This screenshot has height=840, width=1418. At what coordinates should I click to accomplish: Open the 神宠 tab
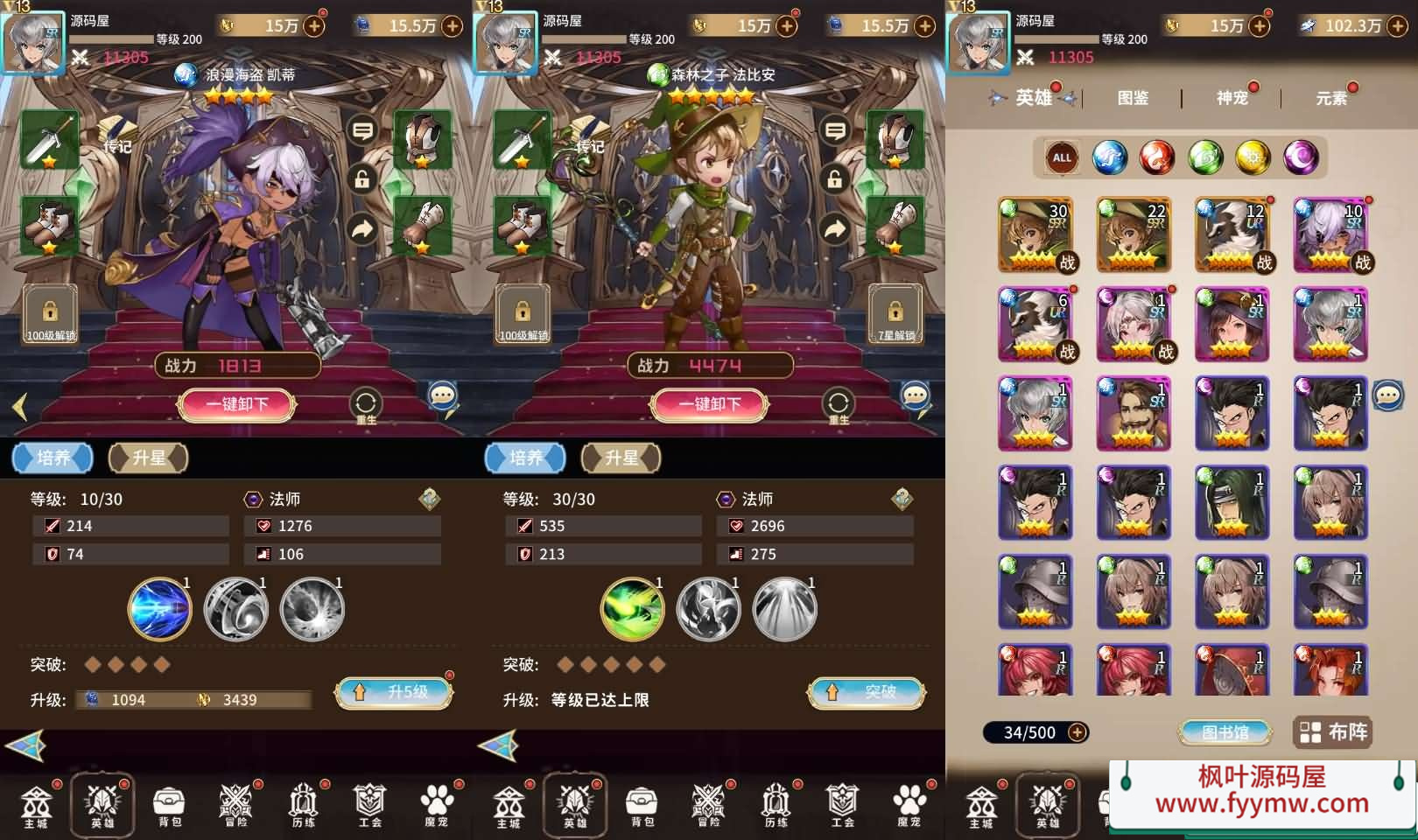pyautogui.click(x=1232, y=98)
